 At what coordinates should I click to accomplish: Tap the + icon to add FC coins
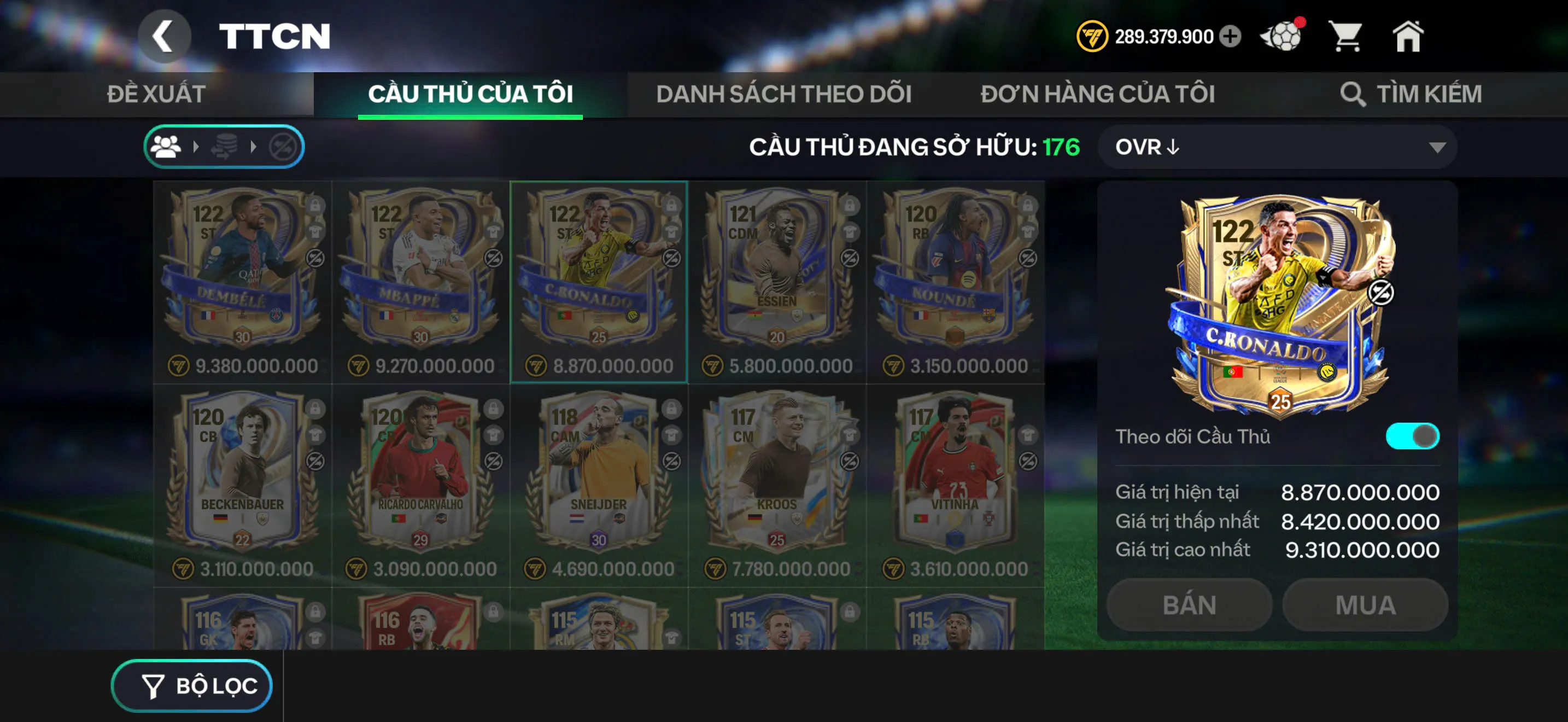click(x=1230, y=36)
